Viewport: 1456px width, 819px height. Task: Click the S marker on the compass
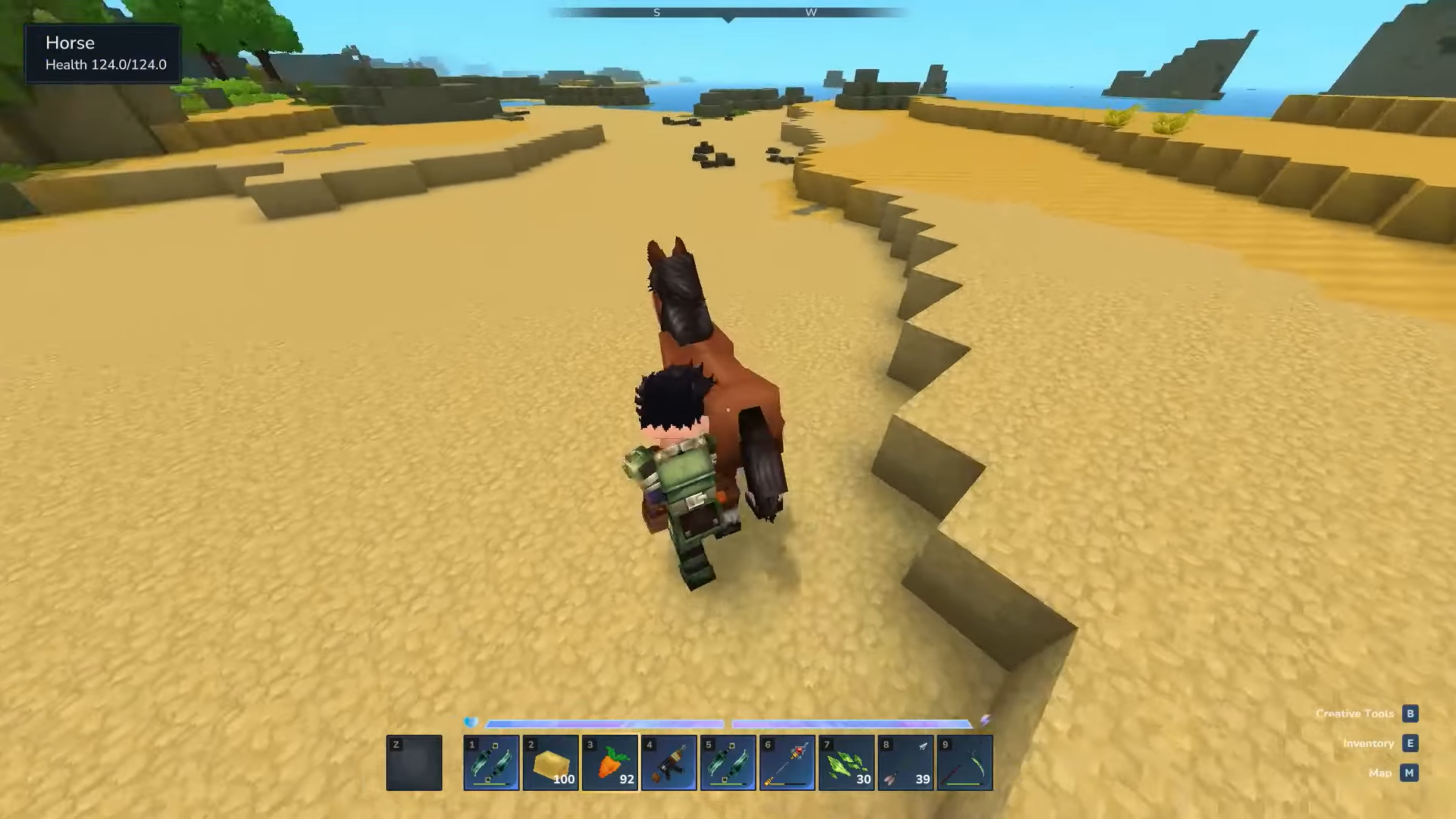656,12
